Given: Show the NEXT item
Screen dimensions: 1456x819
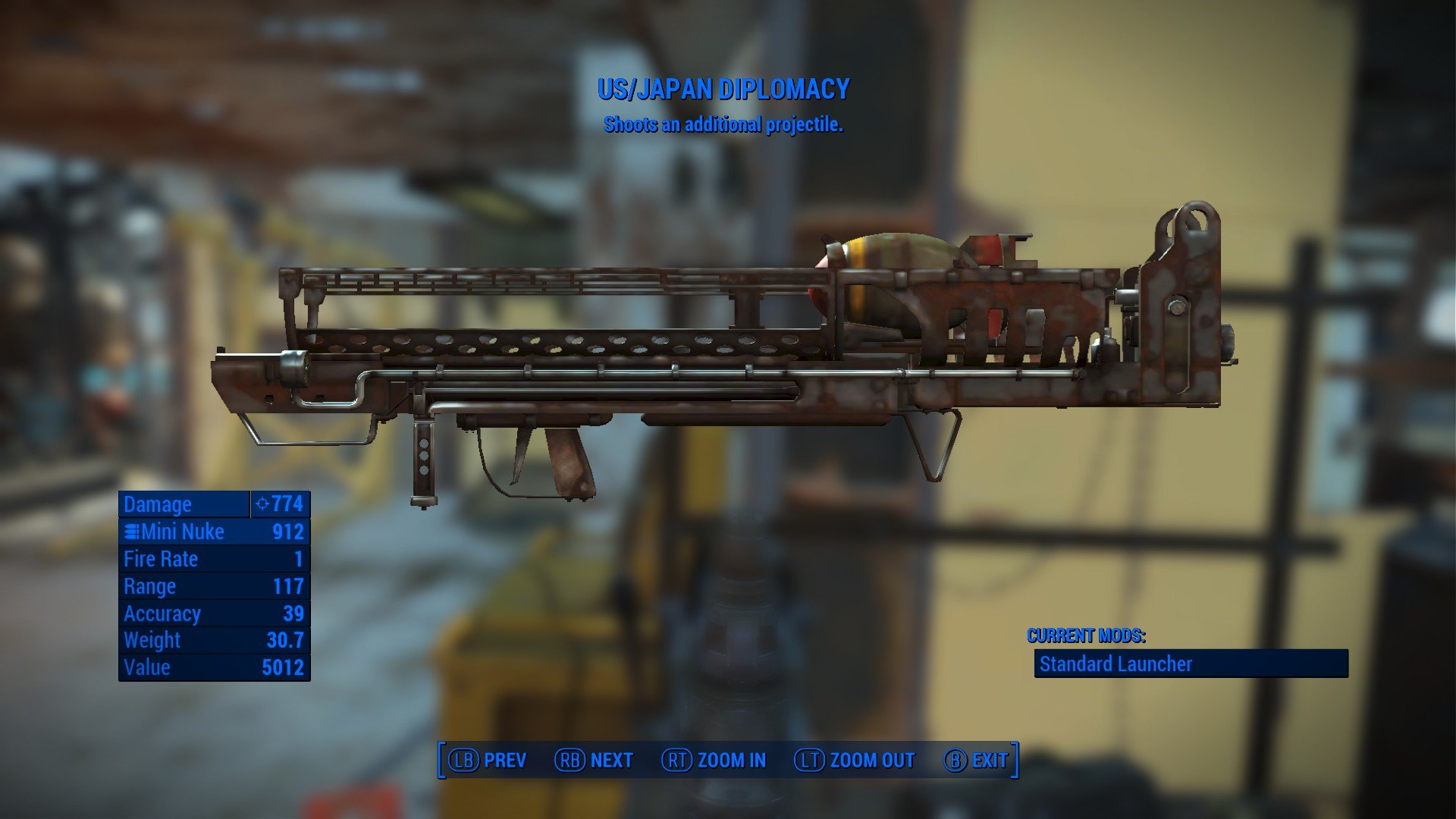Looking at the screenshot, I should (595, 760).
